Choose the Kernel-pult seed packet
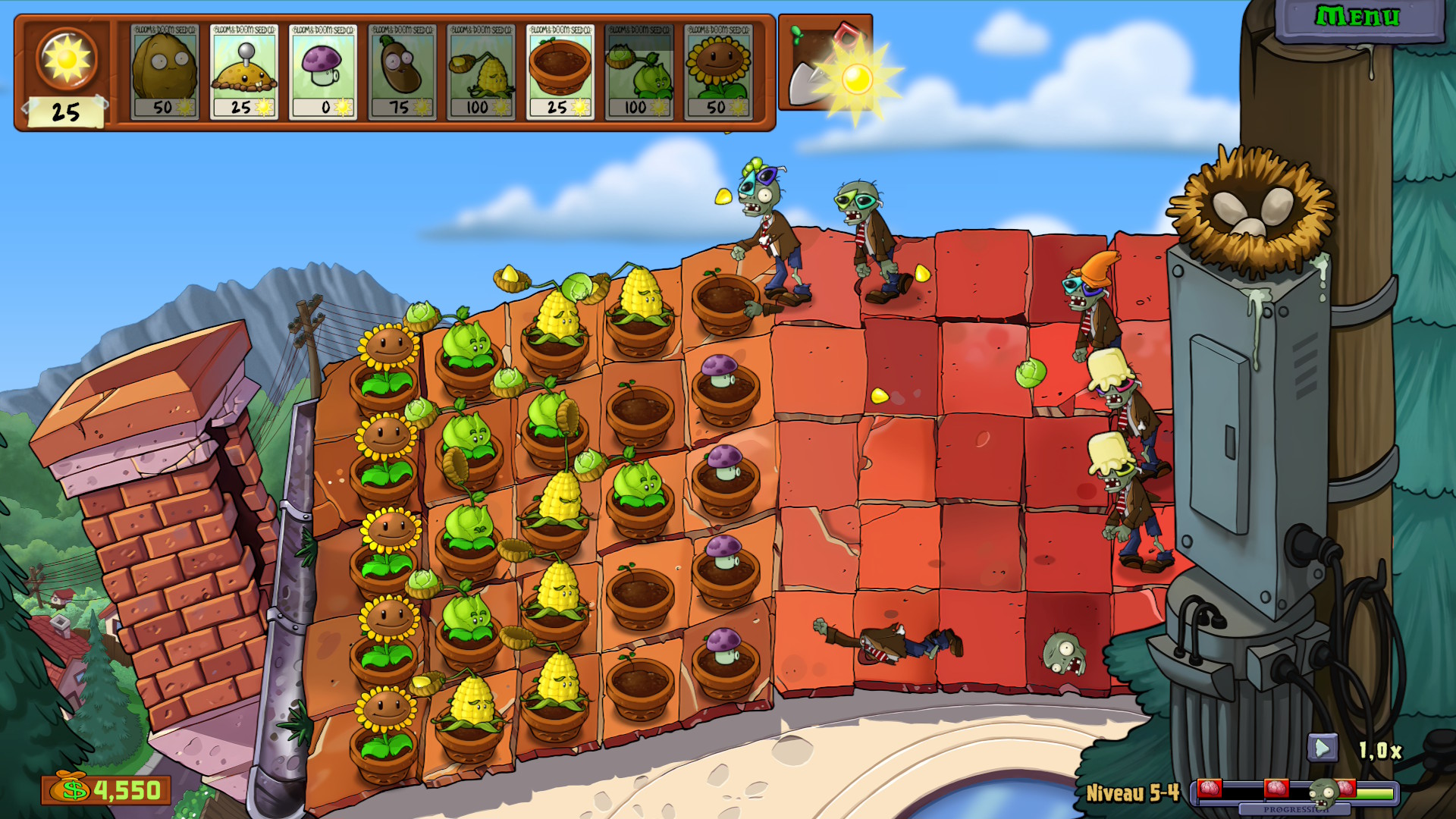The image size is (1456, 819). [481, 72]
